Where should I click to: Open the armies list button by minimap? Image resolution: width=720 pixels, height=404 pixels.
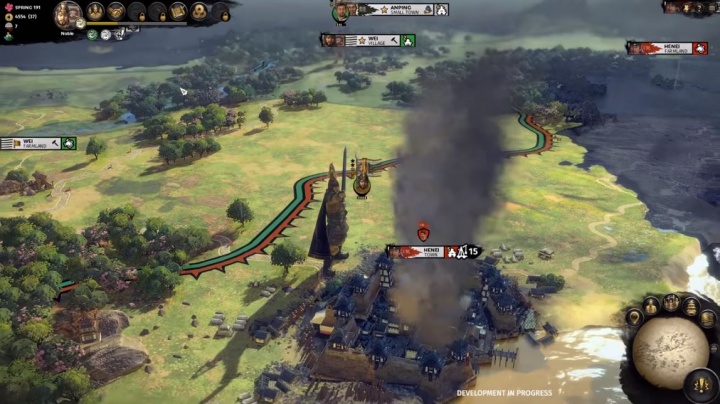(671, 302)
